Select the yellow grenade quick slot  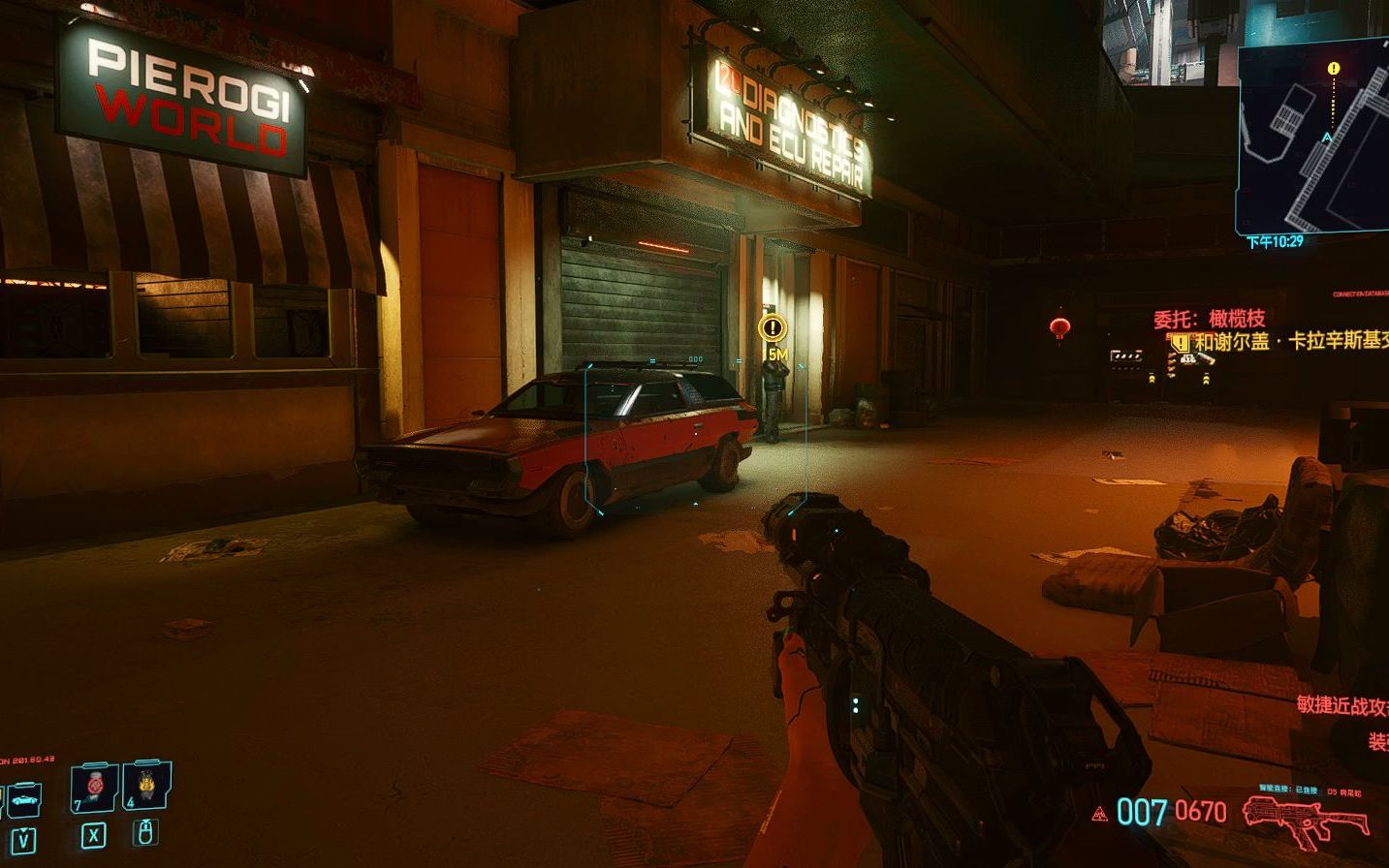point(146,785)
